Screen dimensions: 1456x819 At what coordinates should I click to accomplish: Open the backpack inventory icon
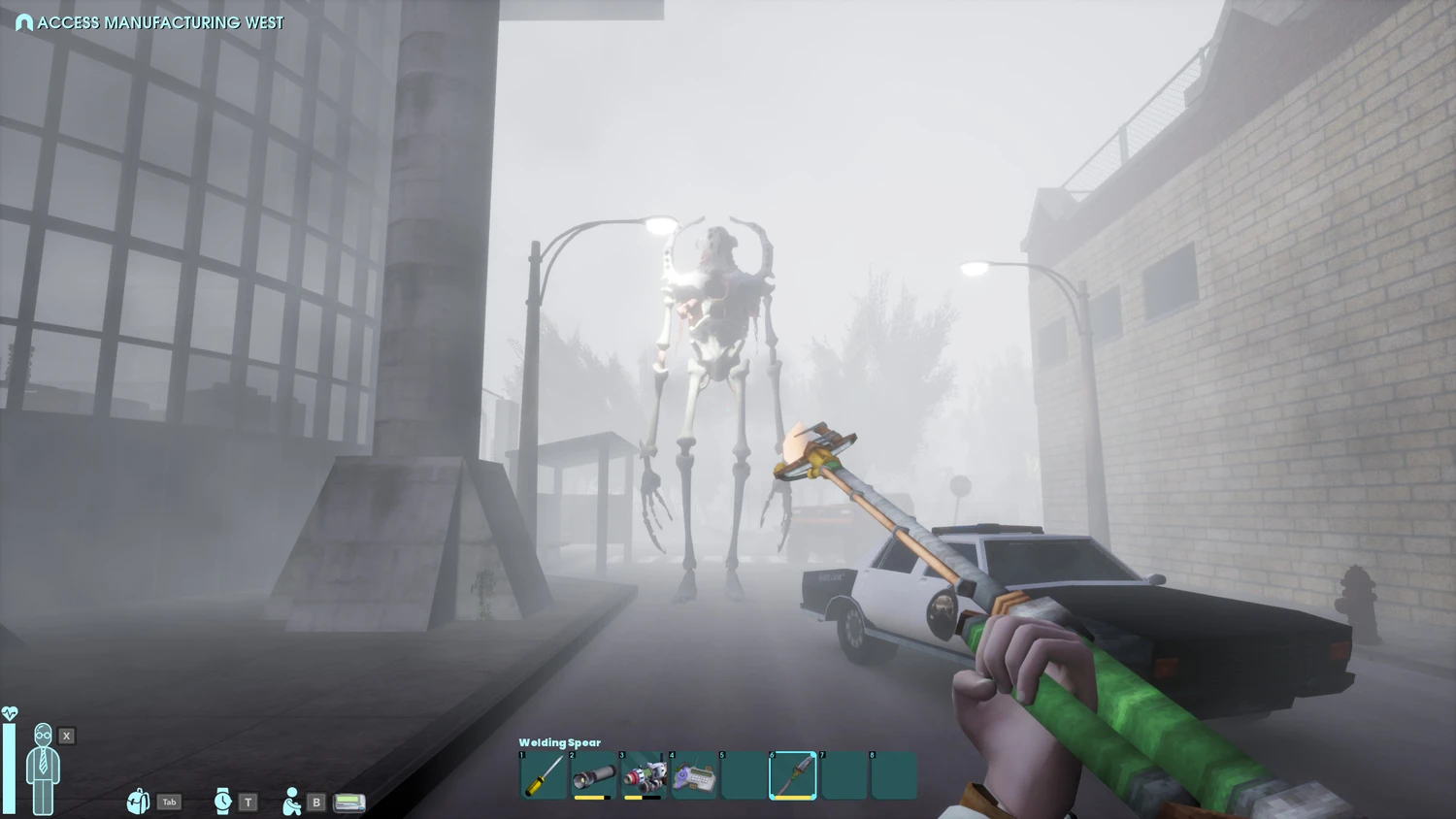point(138,802)
